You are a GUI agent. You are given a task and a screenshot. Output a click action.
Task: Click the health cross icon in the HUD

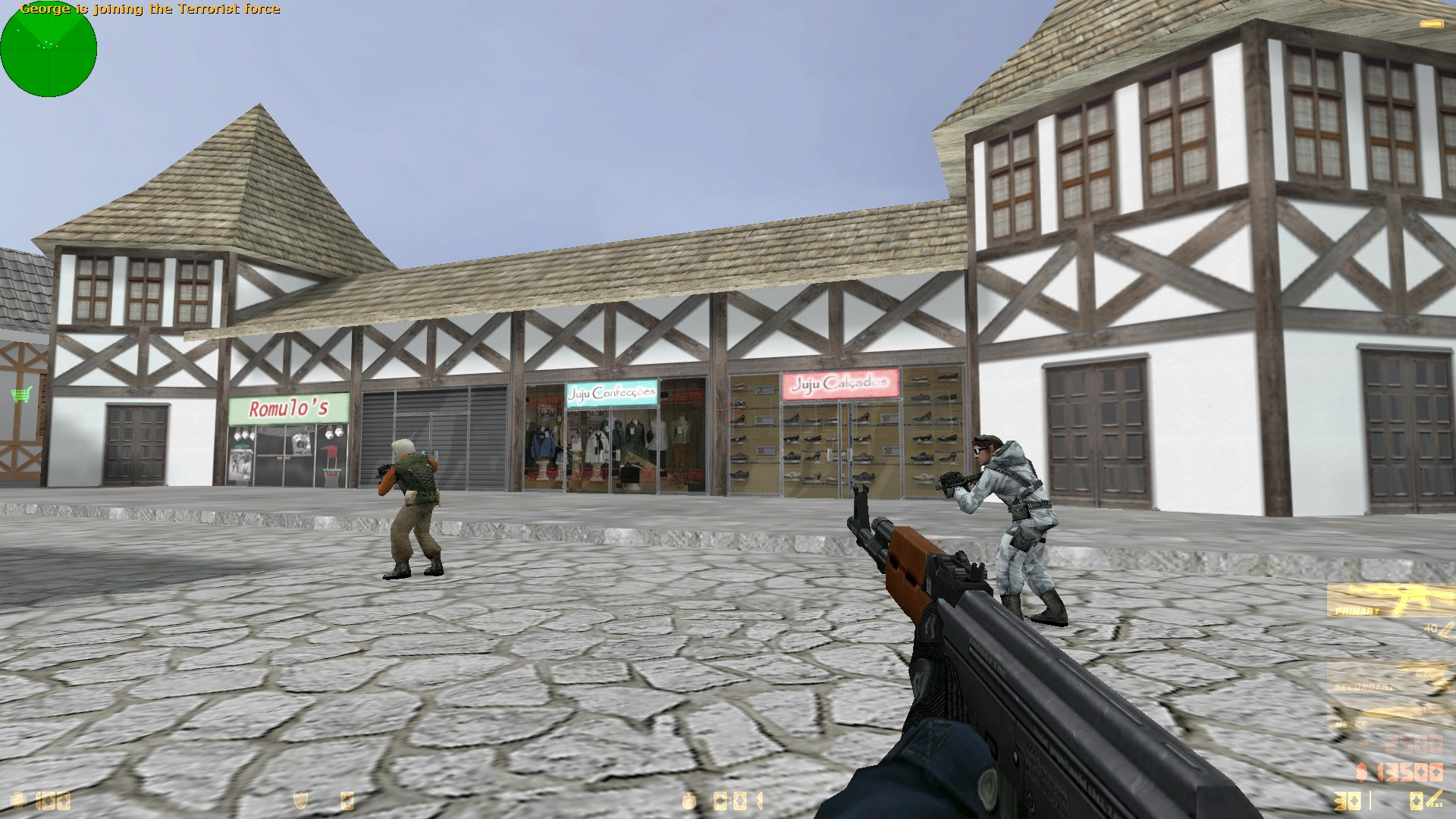click(x=17, y=801)
